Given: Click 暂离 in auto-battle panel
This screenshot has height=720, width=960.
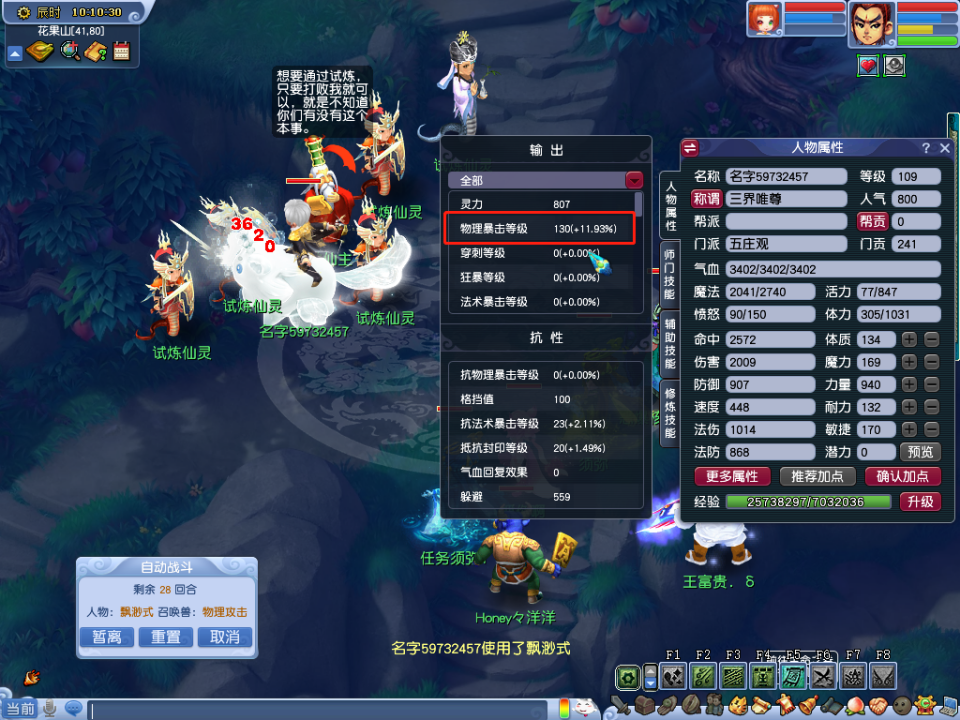Looking at the screenshot, I should click(x=107, y=637).
